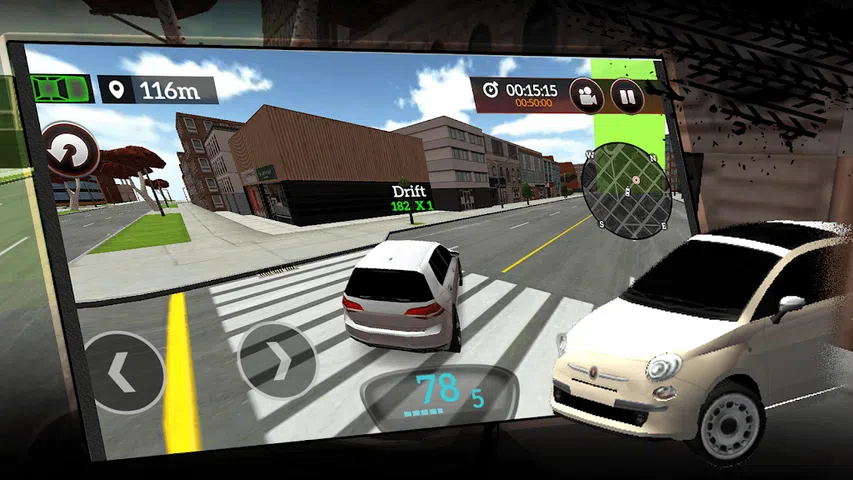Open the circular city minimap
Image resolution: width=853 pixels, height=480 pixels.
(x=629, y=190)
